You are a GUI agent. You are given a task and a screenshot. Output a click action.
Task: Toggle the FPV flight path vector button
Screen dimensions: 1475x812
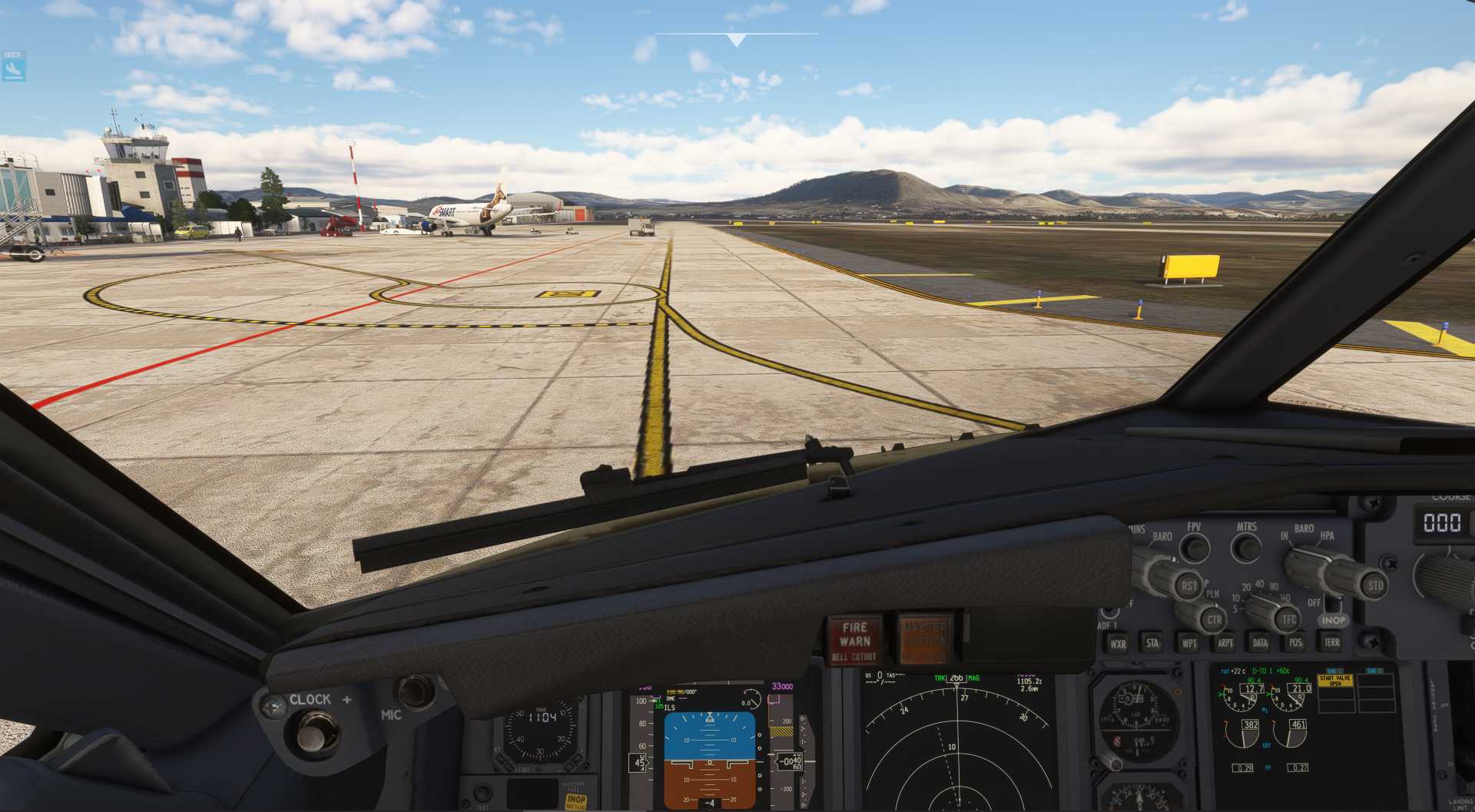(1194, 548)
